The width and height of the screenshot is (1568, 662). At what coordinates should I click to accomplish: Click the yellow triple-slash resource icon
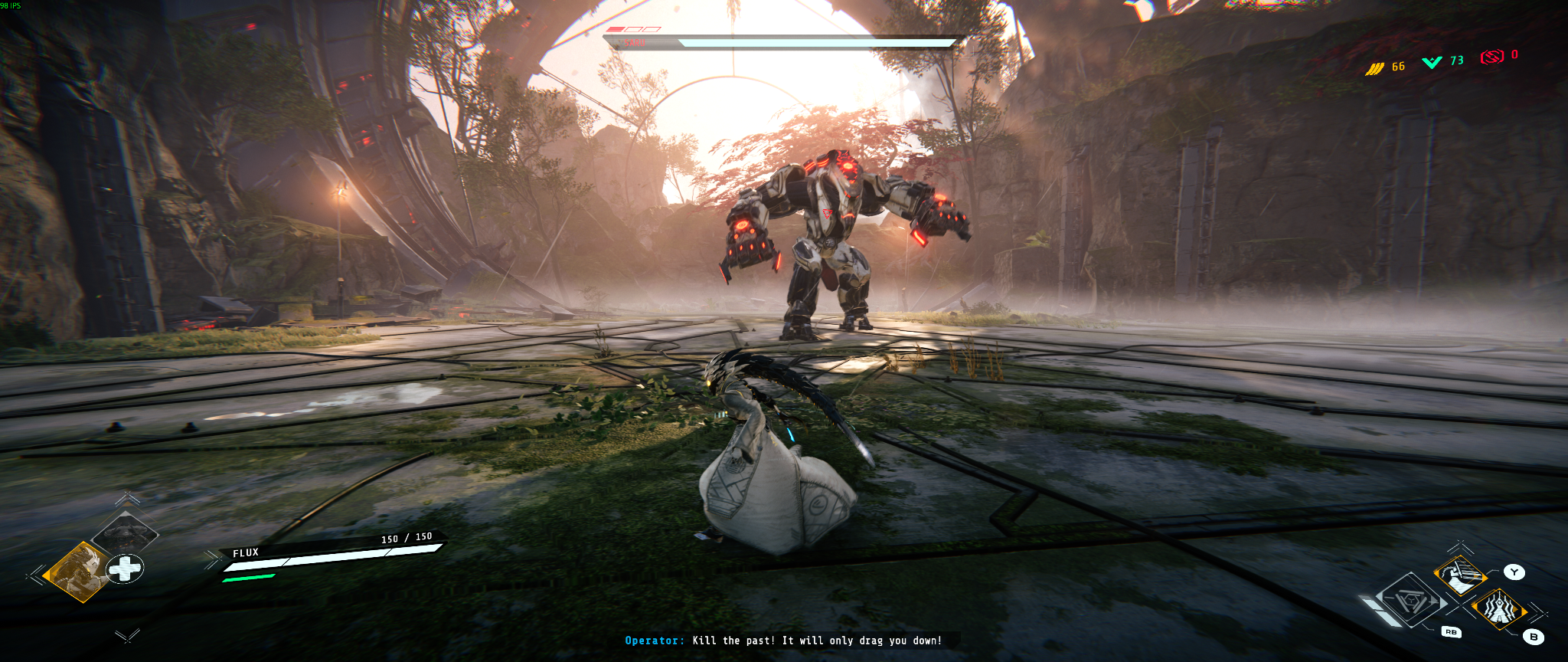1375,69
